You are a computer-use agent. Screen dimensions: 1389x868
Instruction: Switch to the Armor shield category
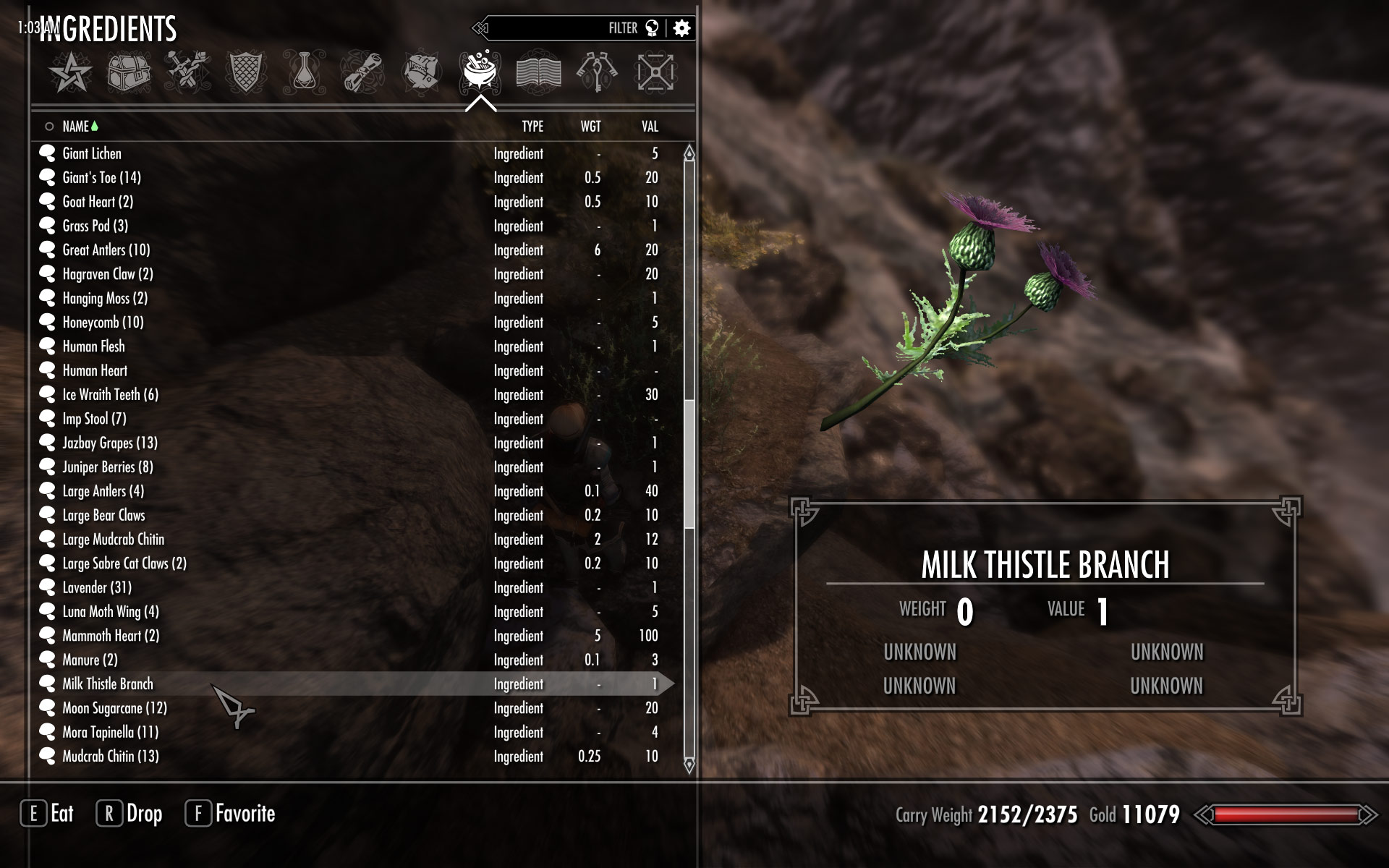coord(247,73)
